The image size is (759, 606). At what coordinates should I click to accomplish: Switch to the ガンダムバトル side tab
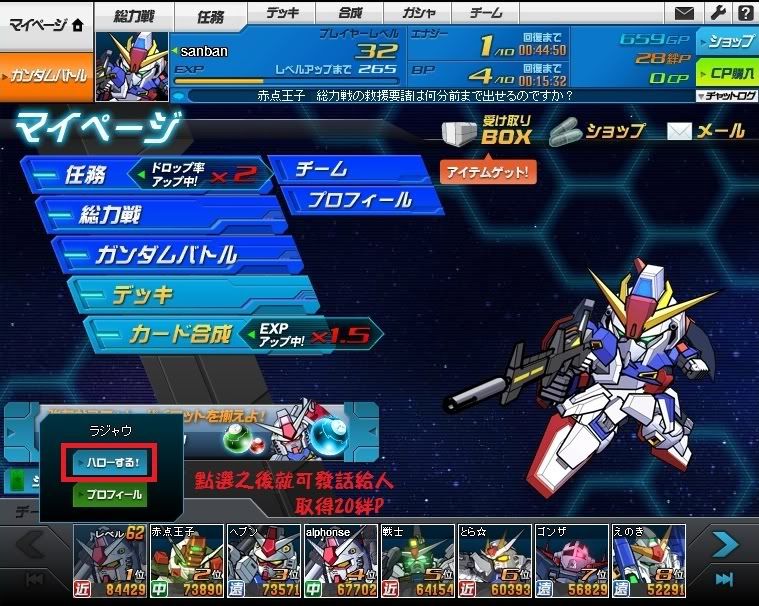click(x=46, y=75)
